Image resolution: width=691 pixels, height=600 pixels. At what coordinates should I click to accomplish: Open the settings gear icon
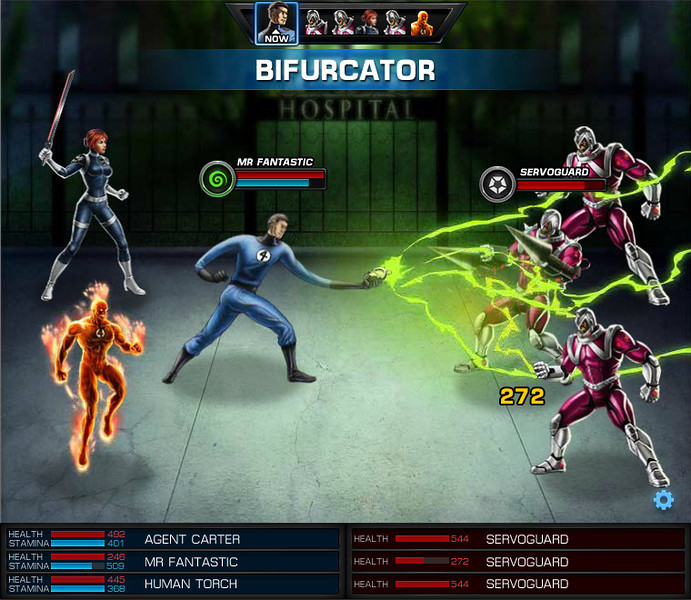(663, 500)
